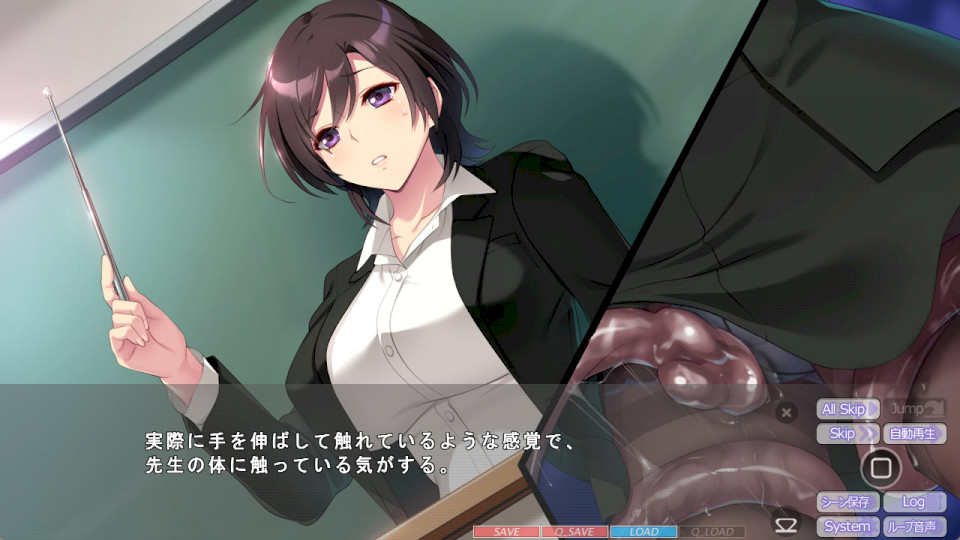Activate the All Skip button

tap(848, 409)
